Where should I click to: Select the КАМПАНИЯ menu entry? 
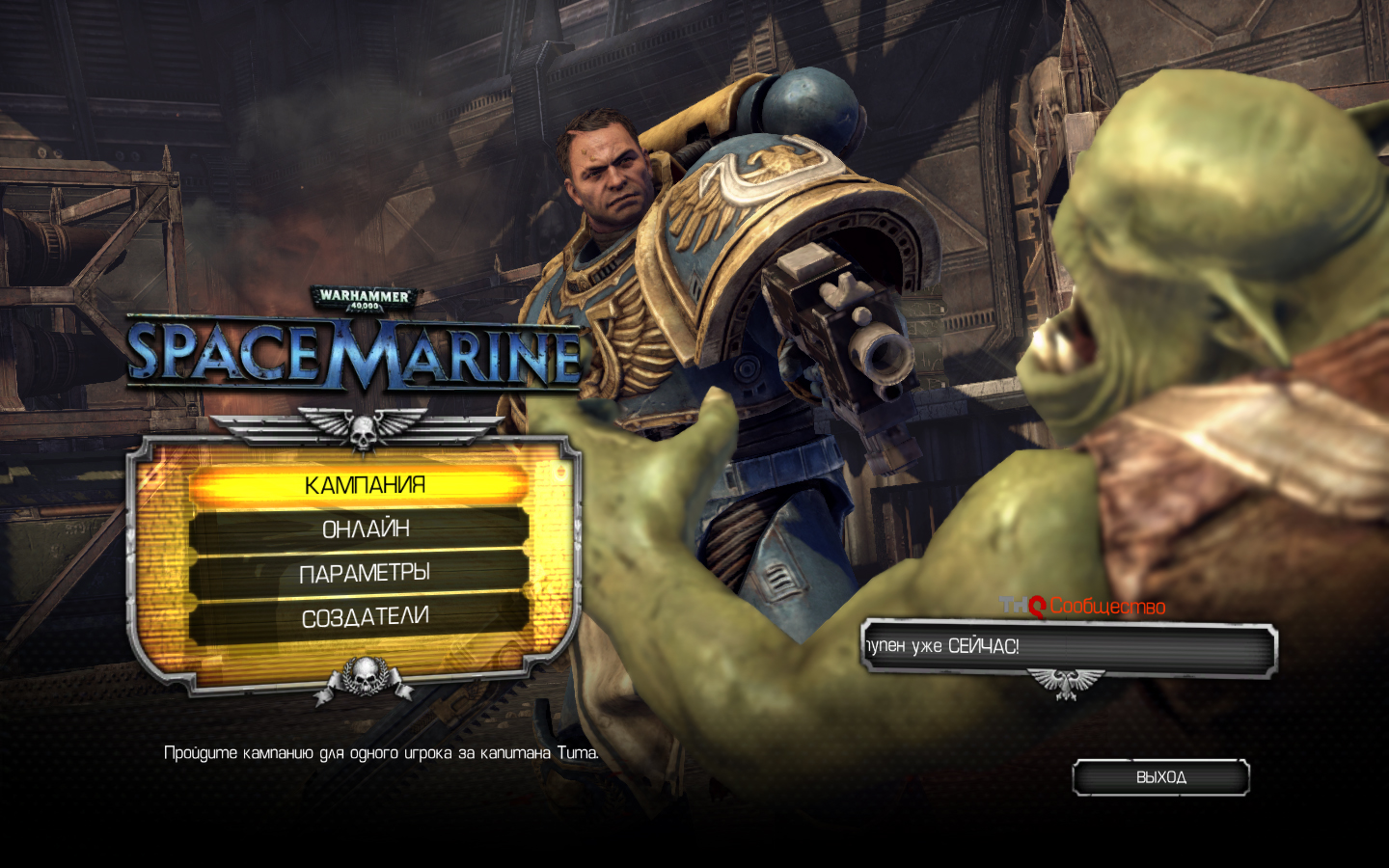[364, 485]
